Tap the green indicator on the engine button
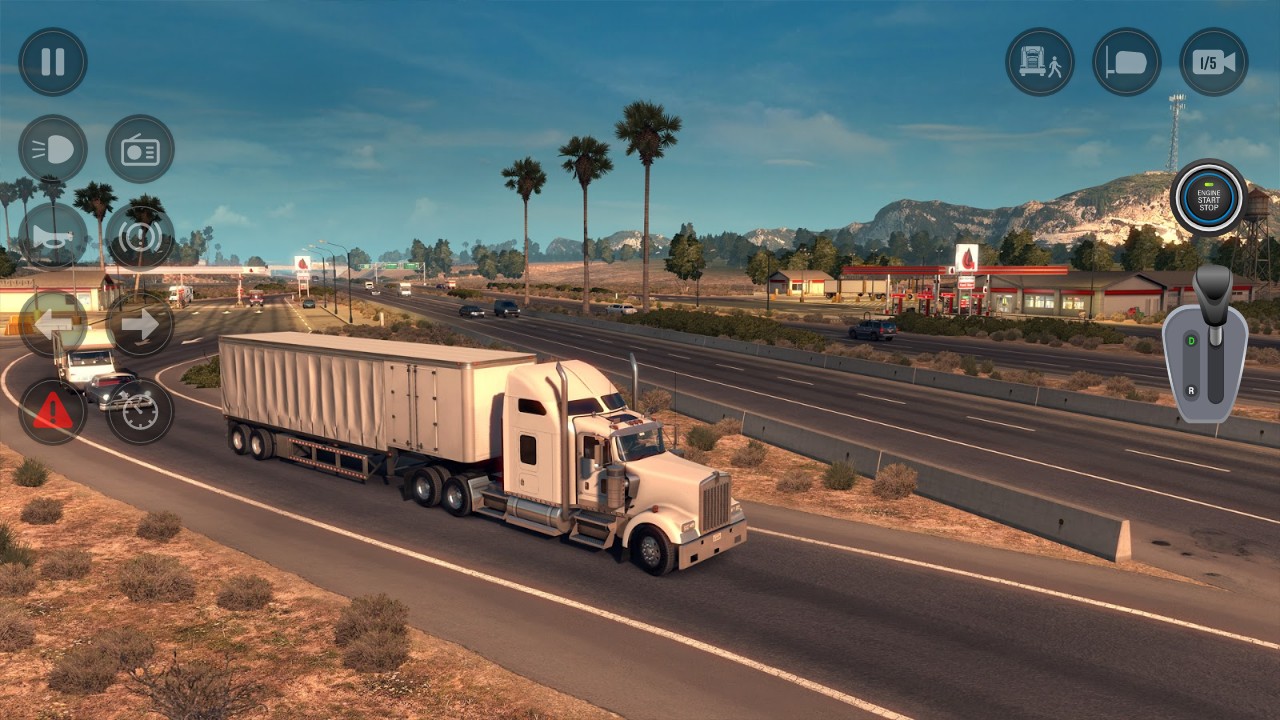 (x=1208, y=184)
